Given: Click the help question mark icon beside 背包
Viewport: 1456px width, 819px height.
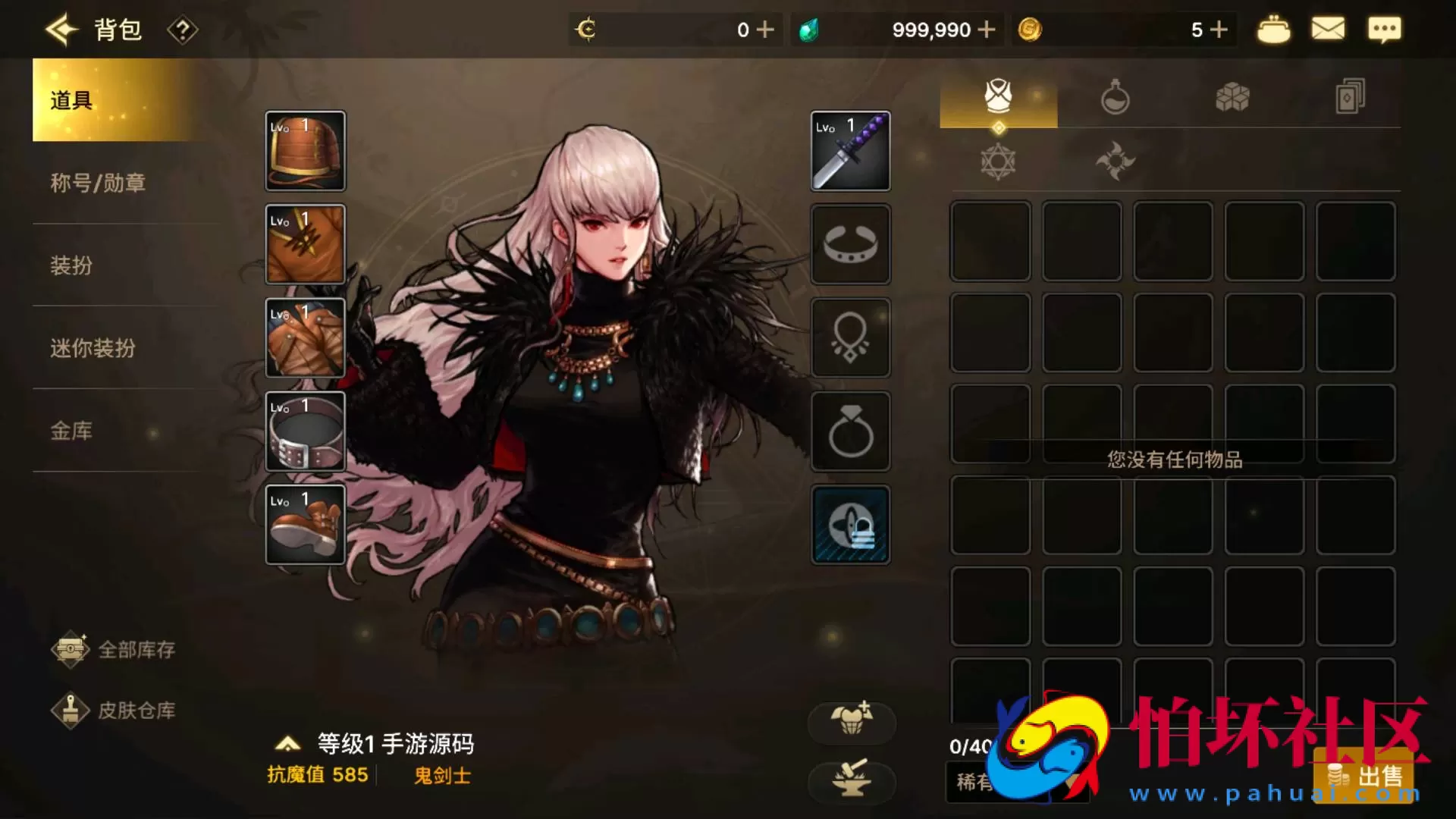Looking at the screenshot, I should point(182,31).
